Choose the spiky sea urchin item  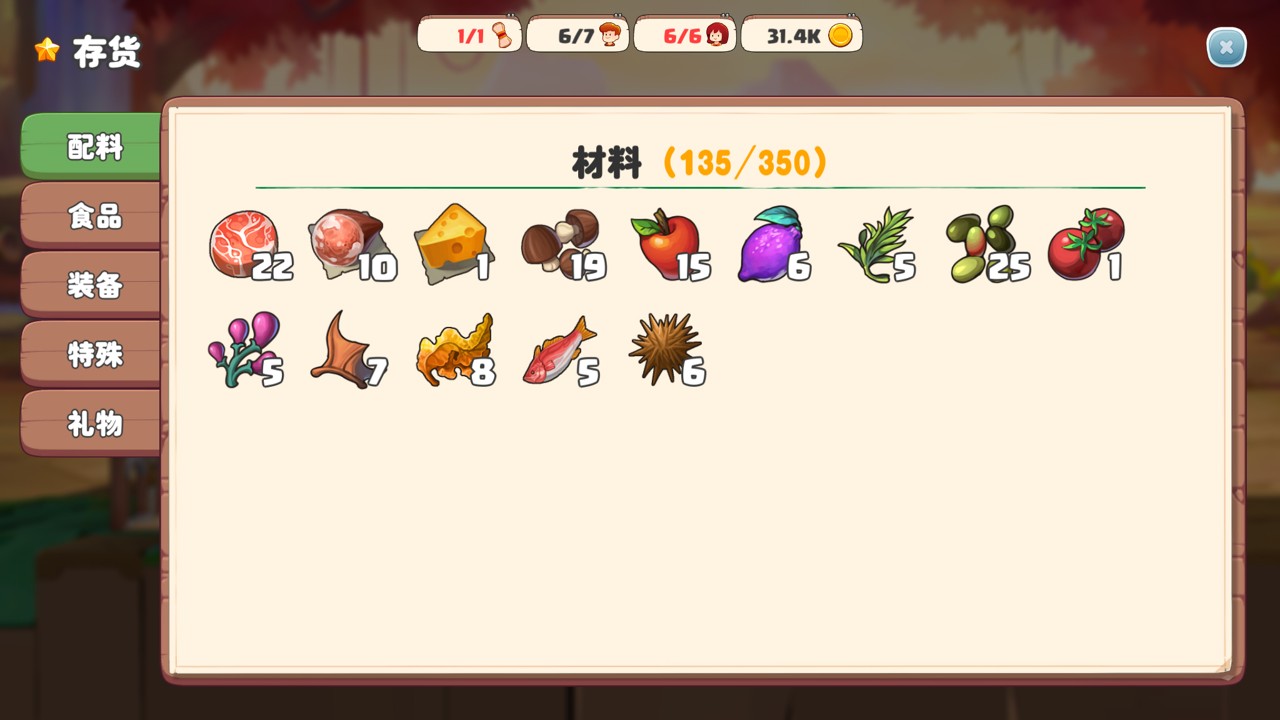click(x=663, y=350)
